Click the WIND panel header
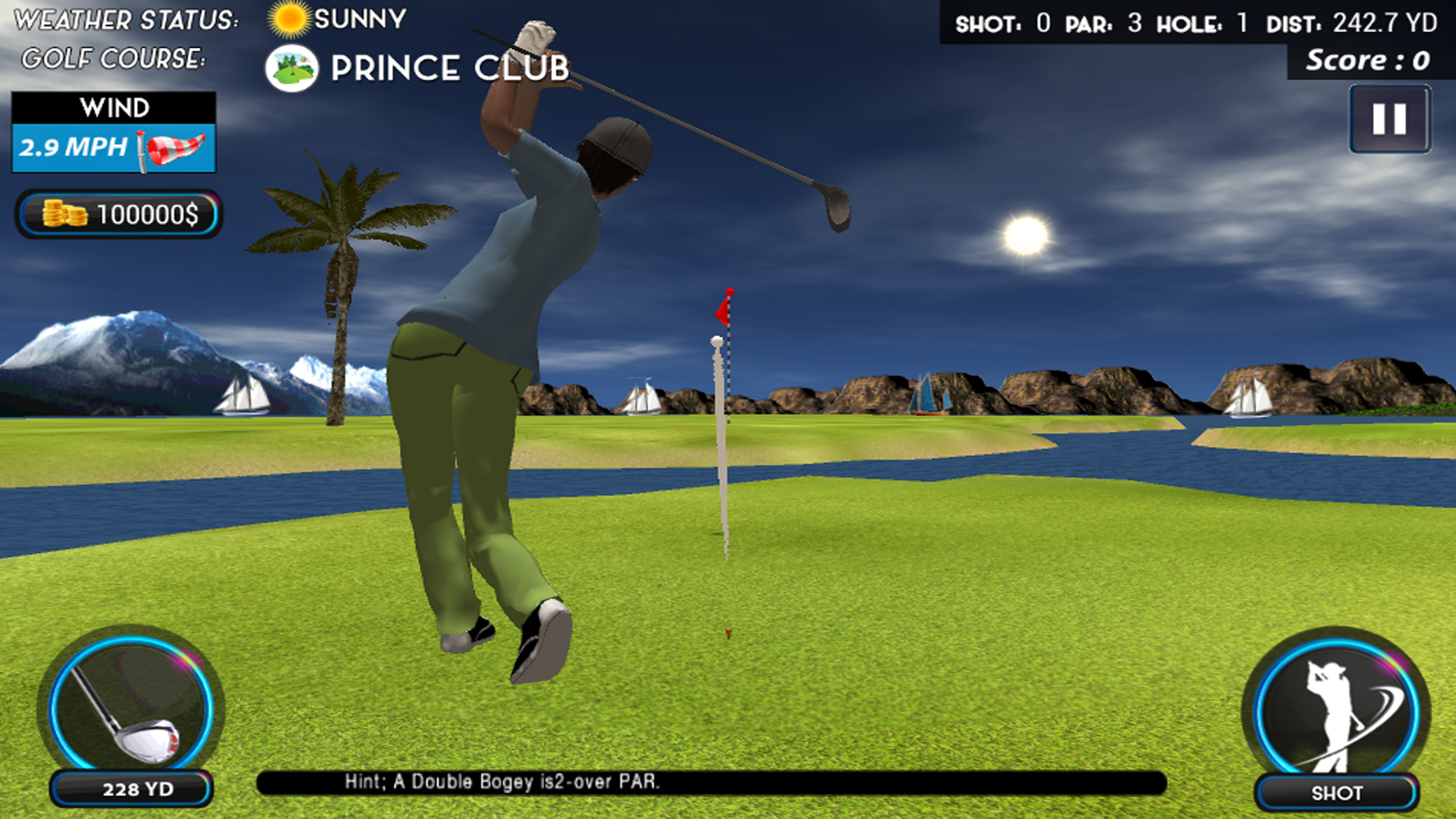This screenshot has height=819, width=1456. 114,107
